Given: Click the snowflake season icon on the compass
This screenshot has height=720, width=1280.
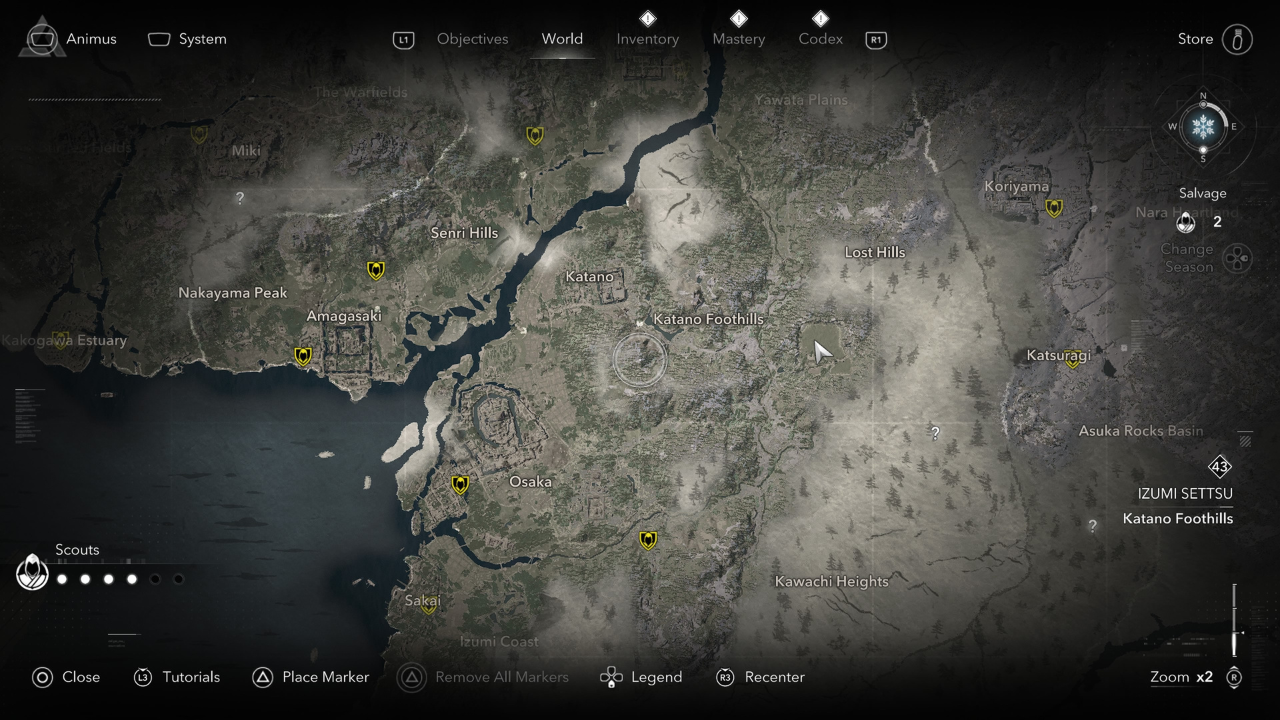Looking at the screenshot, I should click(1202, 127).
